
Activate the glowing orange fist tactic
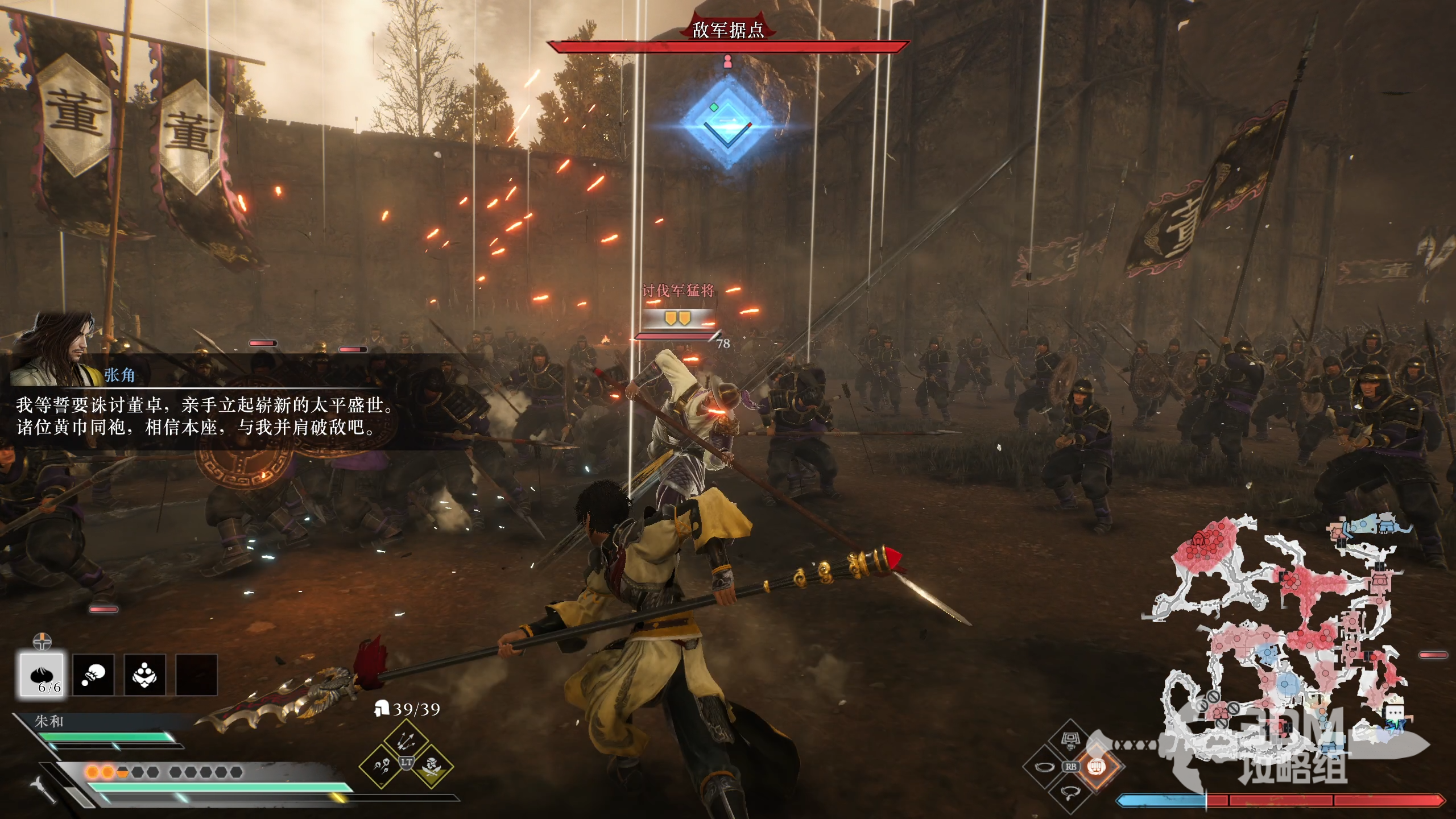point(1095,766)
